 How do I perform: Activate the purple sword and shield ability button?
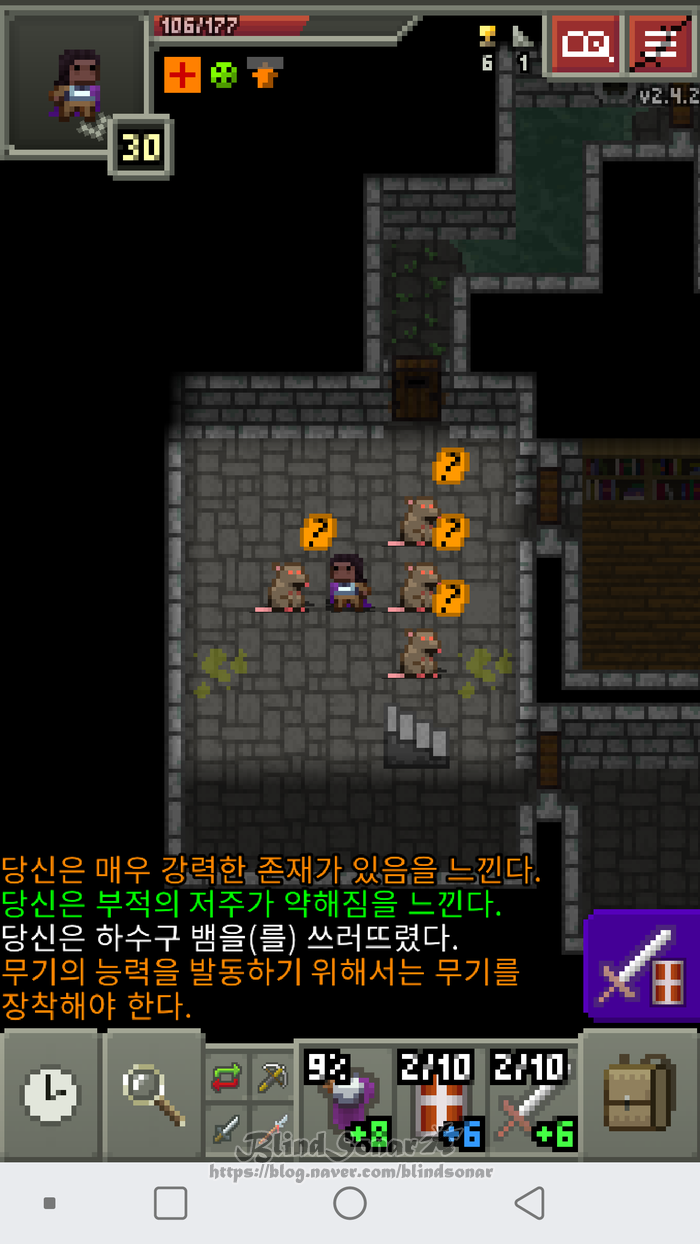[640, 966]
